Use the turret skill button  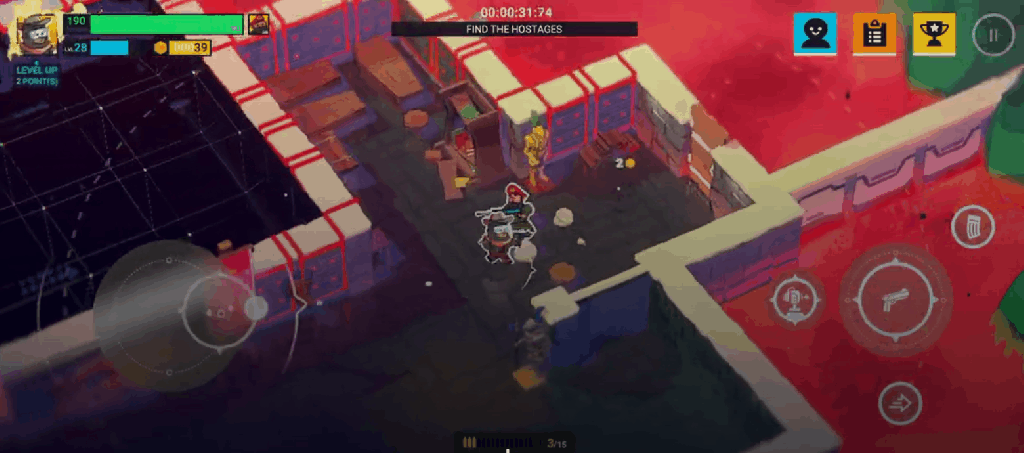[797, 298]
